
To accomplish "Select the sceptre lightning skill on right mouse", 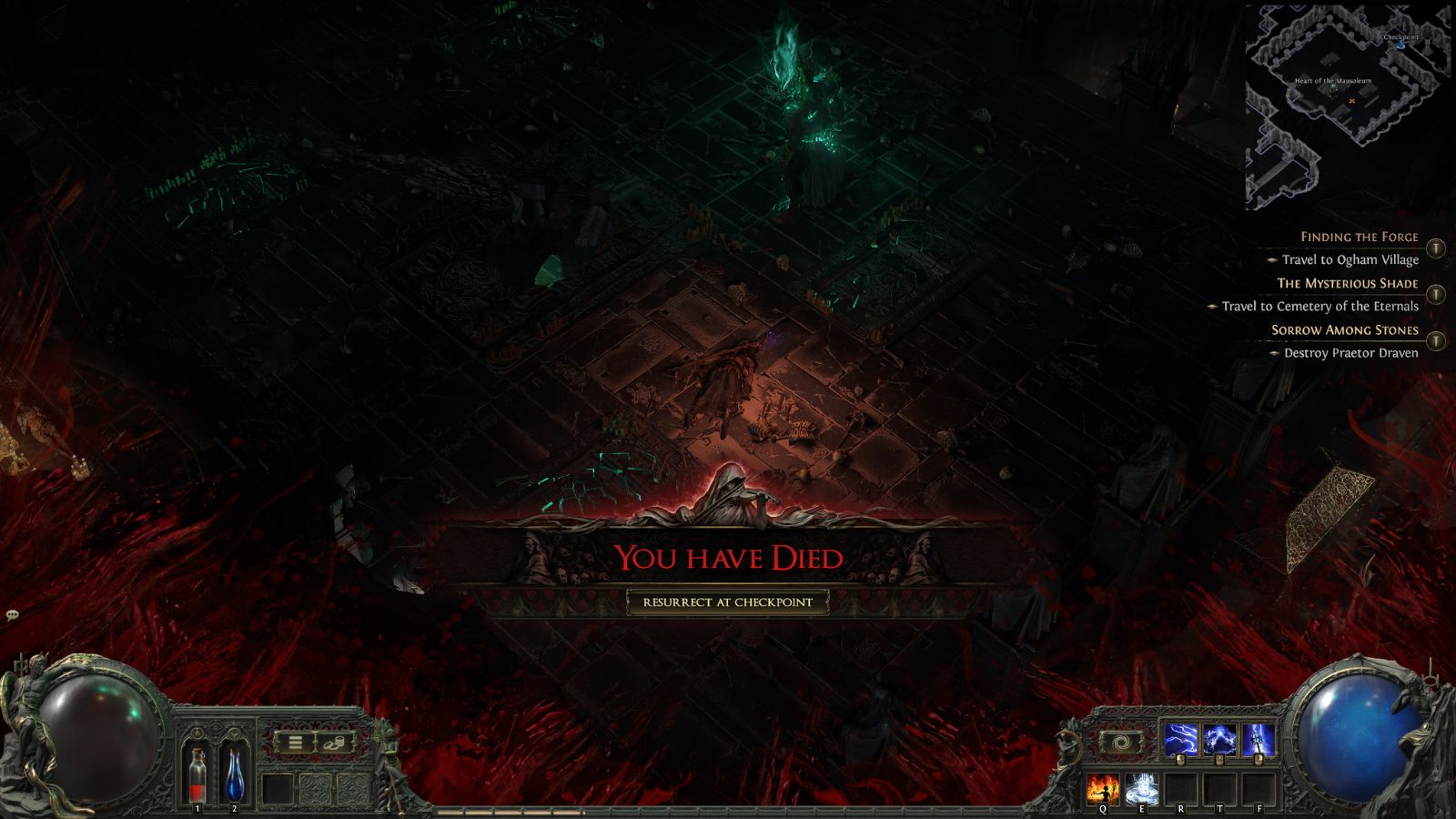I will [1259, 739].
